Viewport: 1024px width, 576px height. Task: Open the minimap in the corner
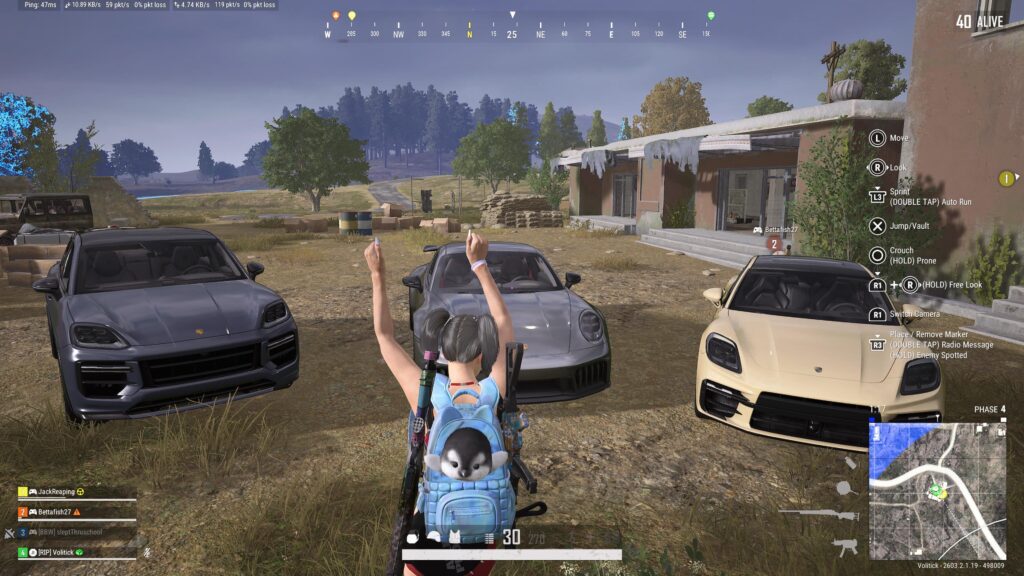click(x=937, y=489)
